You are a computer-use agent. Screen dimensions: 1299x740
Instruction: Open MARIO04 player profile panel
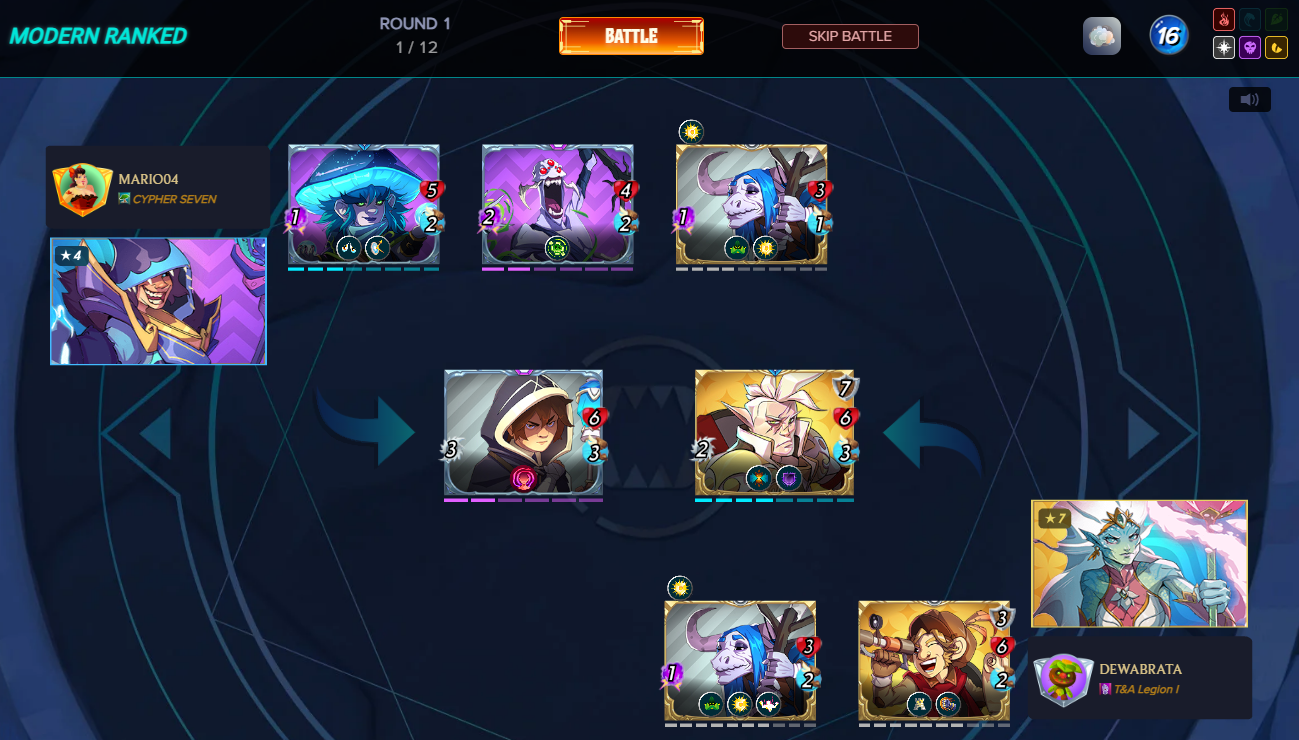(158, 188)
